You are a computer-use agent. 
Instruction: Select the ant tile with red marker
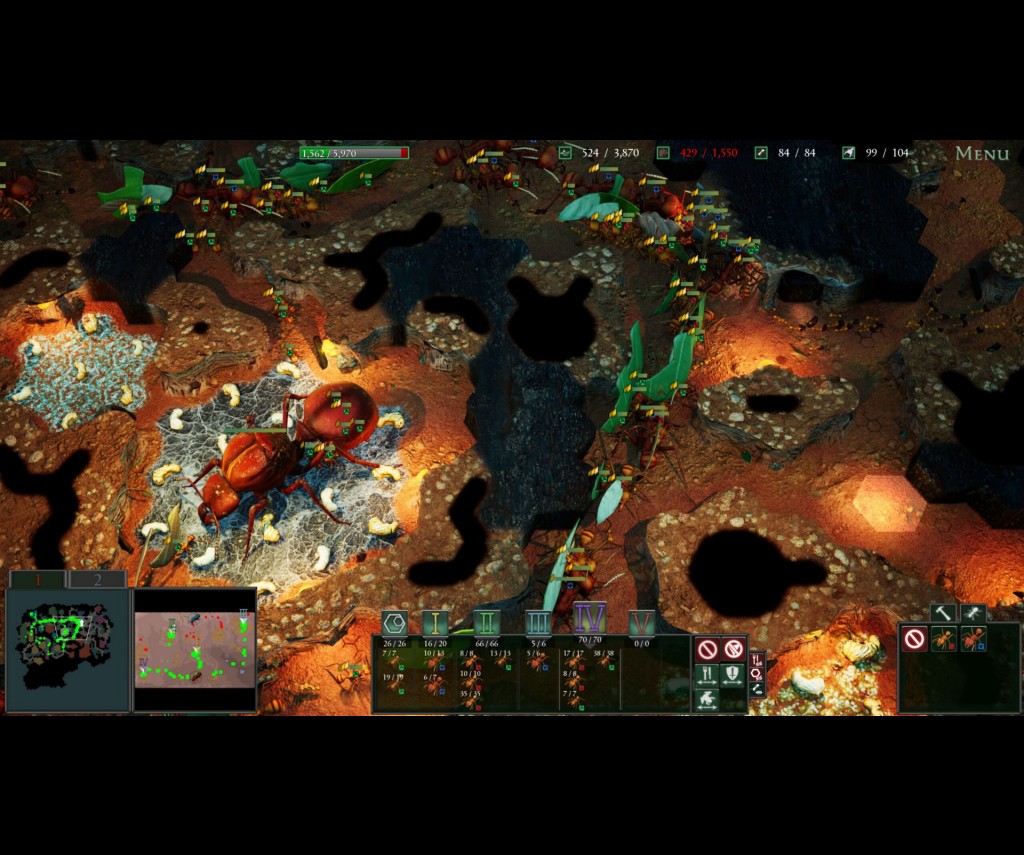944,639
